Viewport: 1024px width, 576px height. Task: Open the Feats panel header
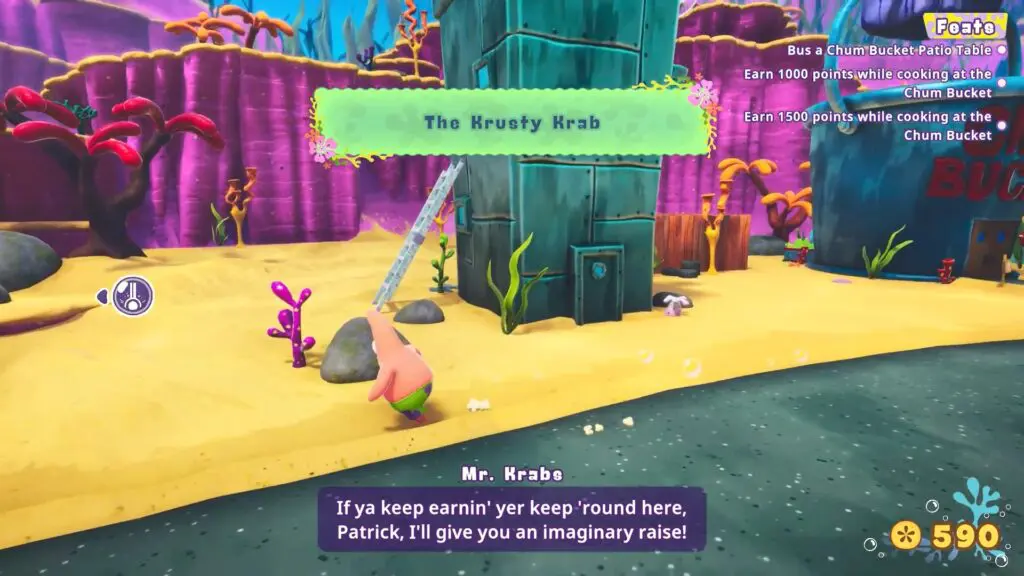(x=964, y=26)
